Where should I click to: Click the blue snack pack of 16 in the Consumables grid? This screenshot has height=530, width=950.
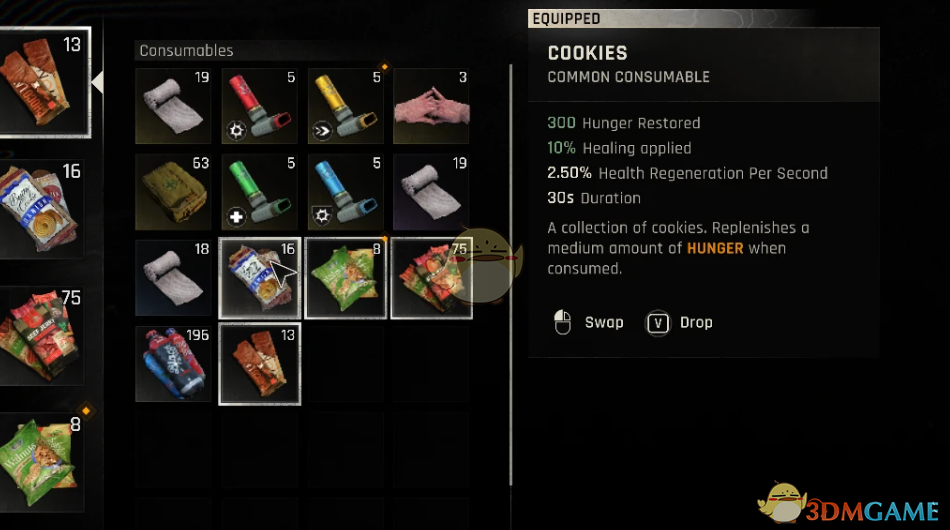tap(259, 278)
